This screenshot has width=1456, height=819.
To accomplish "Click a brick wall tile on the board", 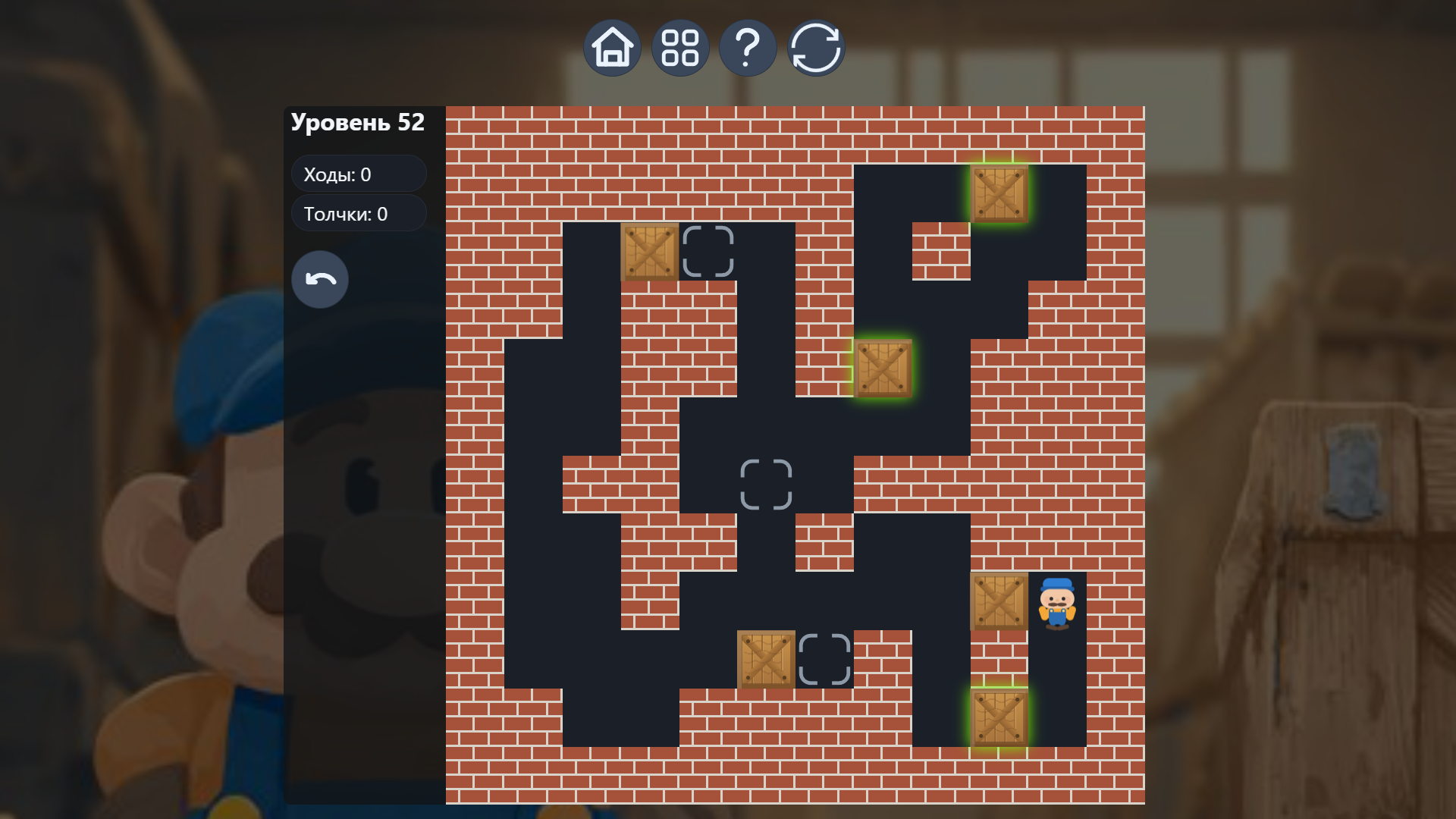I will pos(531,152).
